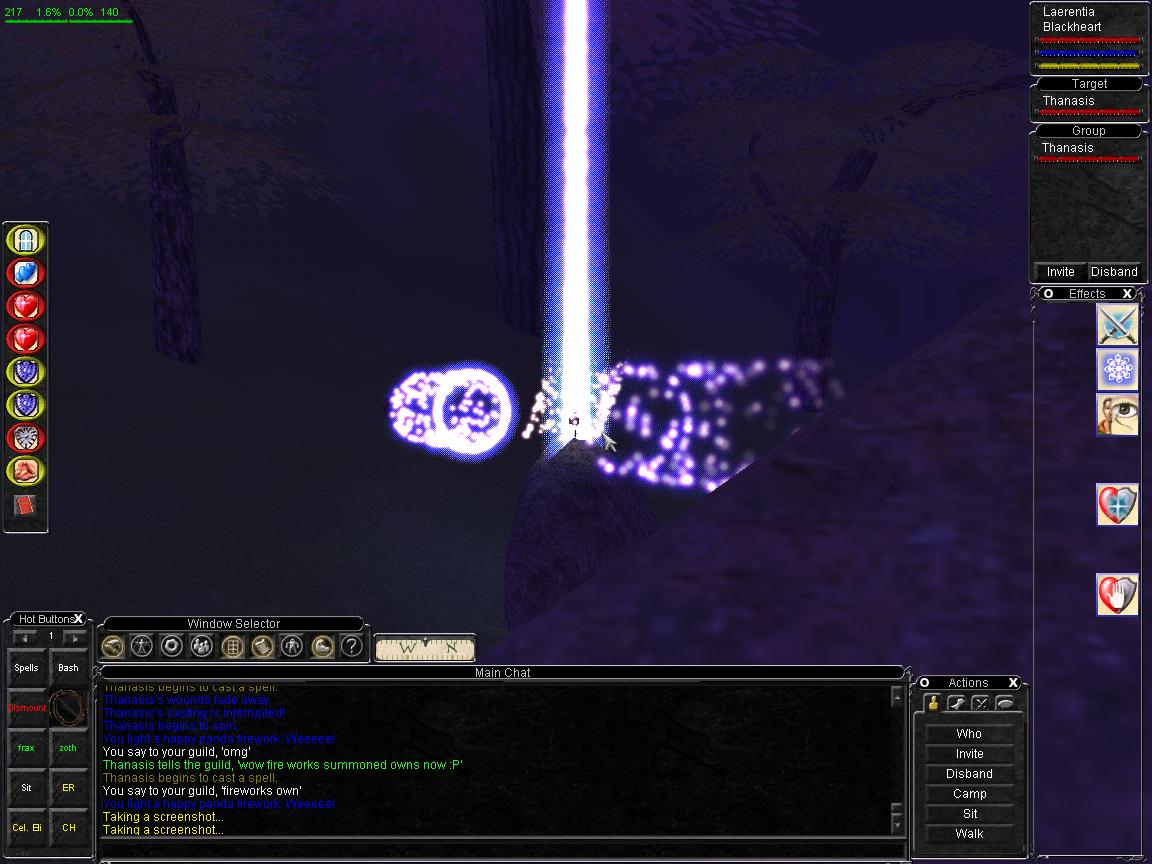
Task: Toggle Walk in the Actions panel
Action: [969, 834]
